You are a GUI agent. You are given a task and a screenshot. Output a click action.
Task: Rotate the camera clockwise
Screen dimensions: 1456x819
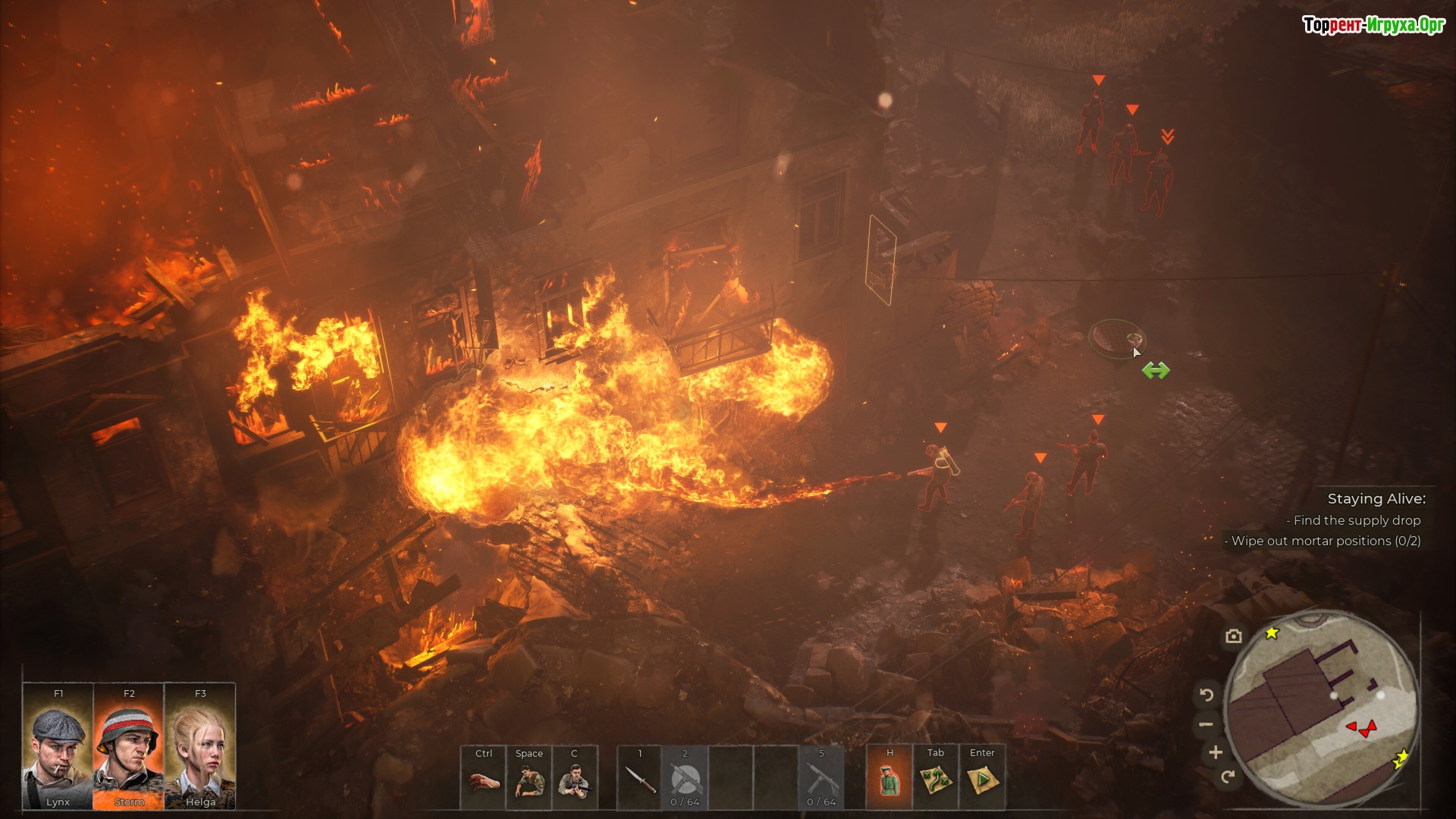[x=1228, y=776]
